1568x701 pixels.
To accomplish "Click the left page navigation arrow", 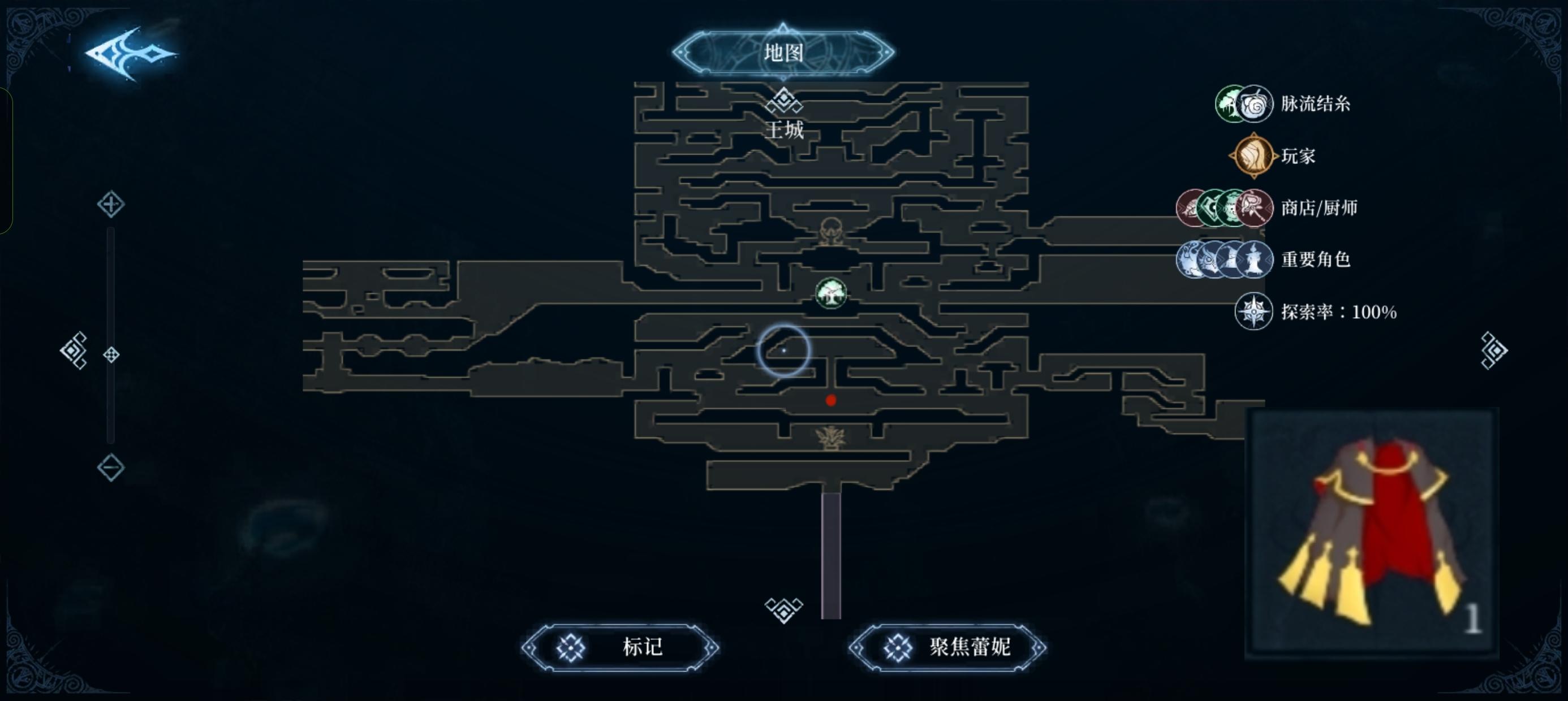I will (74, 352).
